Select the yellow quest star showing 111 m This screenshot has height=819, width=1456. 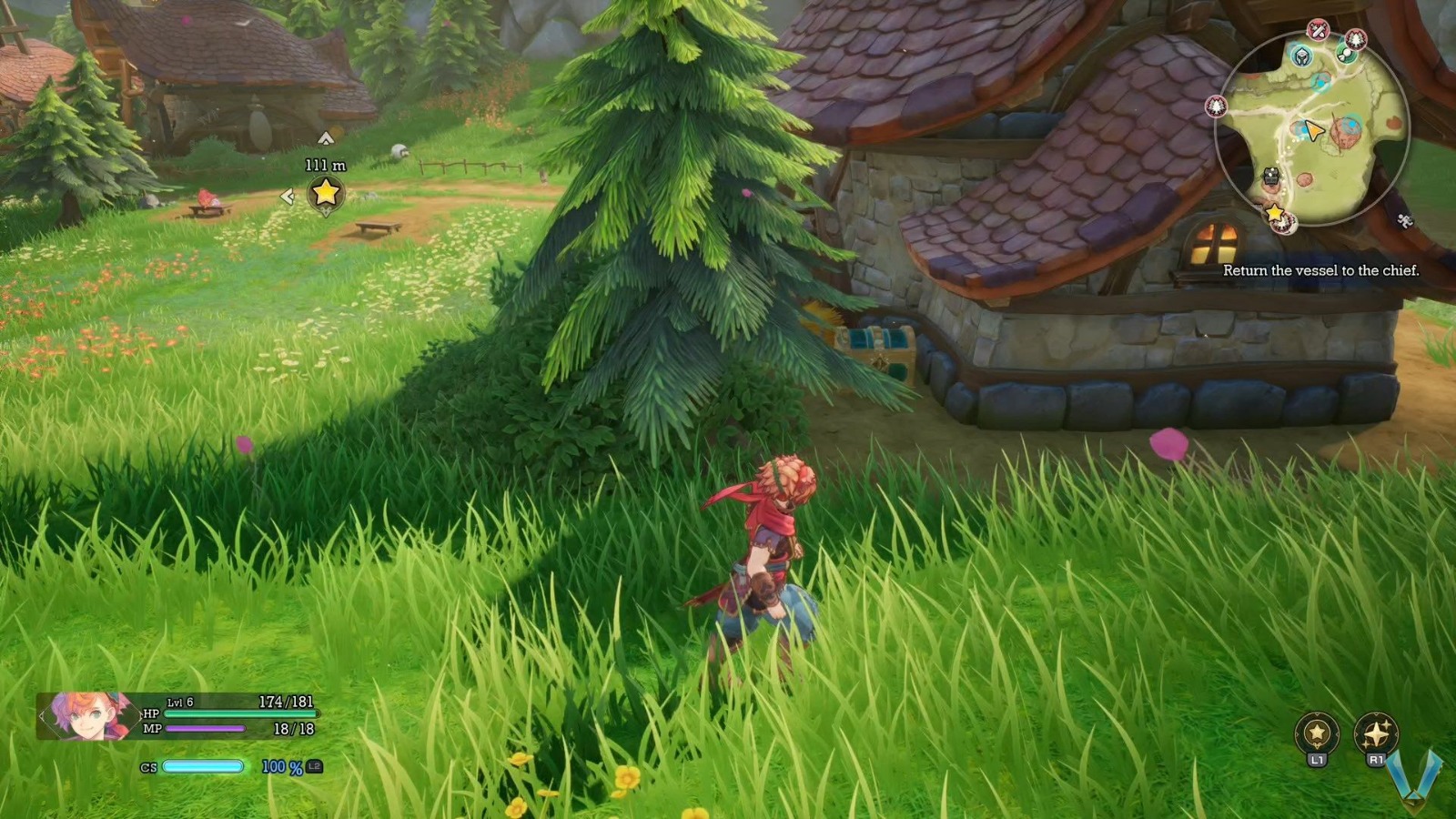point(325,194)
